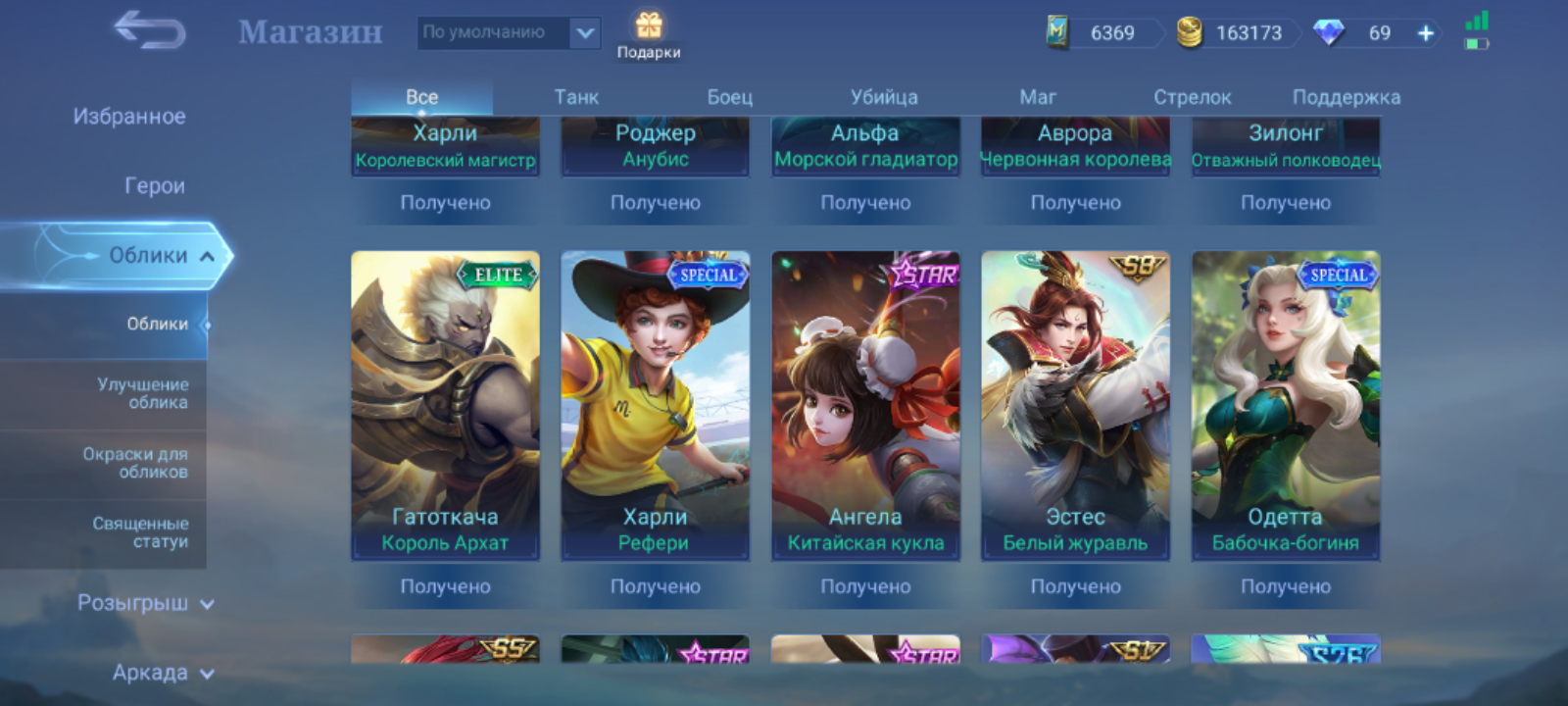Add diamonds with the plus button
The width and height of the screenshot is (1568, 706).
pos(1426,33)
